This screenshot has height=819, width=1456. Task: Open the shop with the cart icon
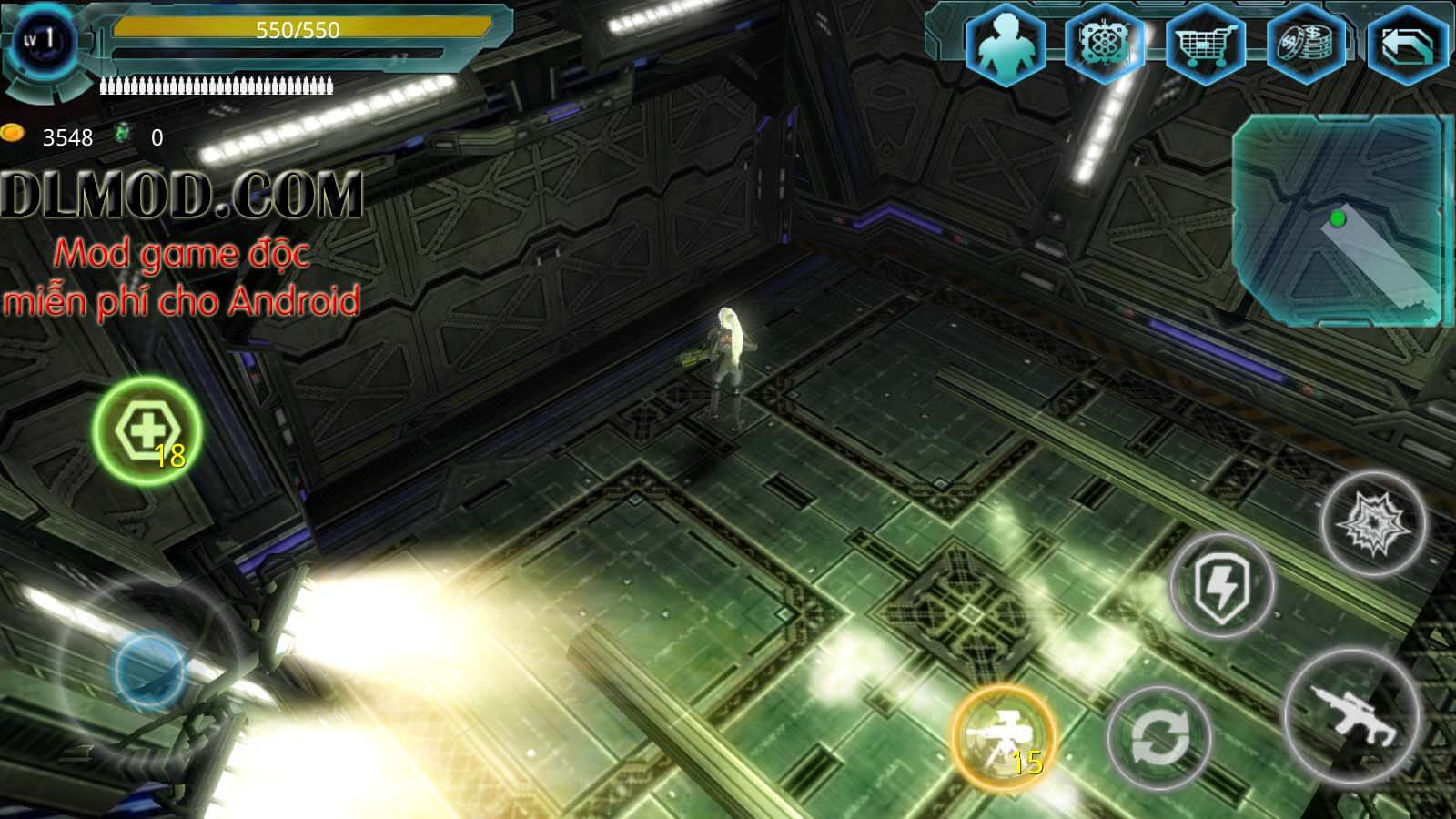tap(1206, 41)
